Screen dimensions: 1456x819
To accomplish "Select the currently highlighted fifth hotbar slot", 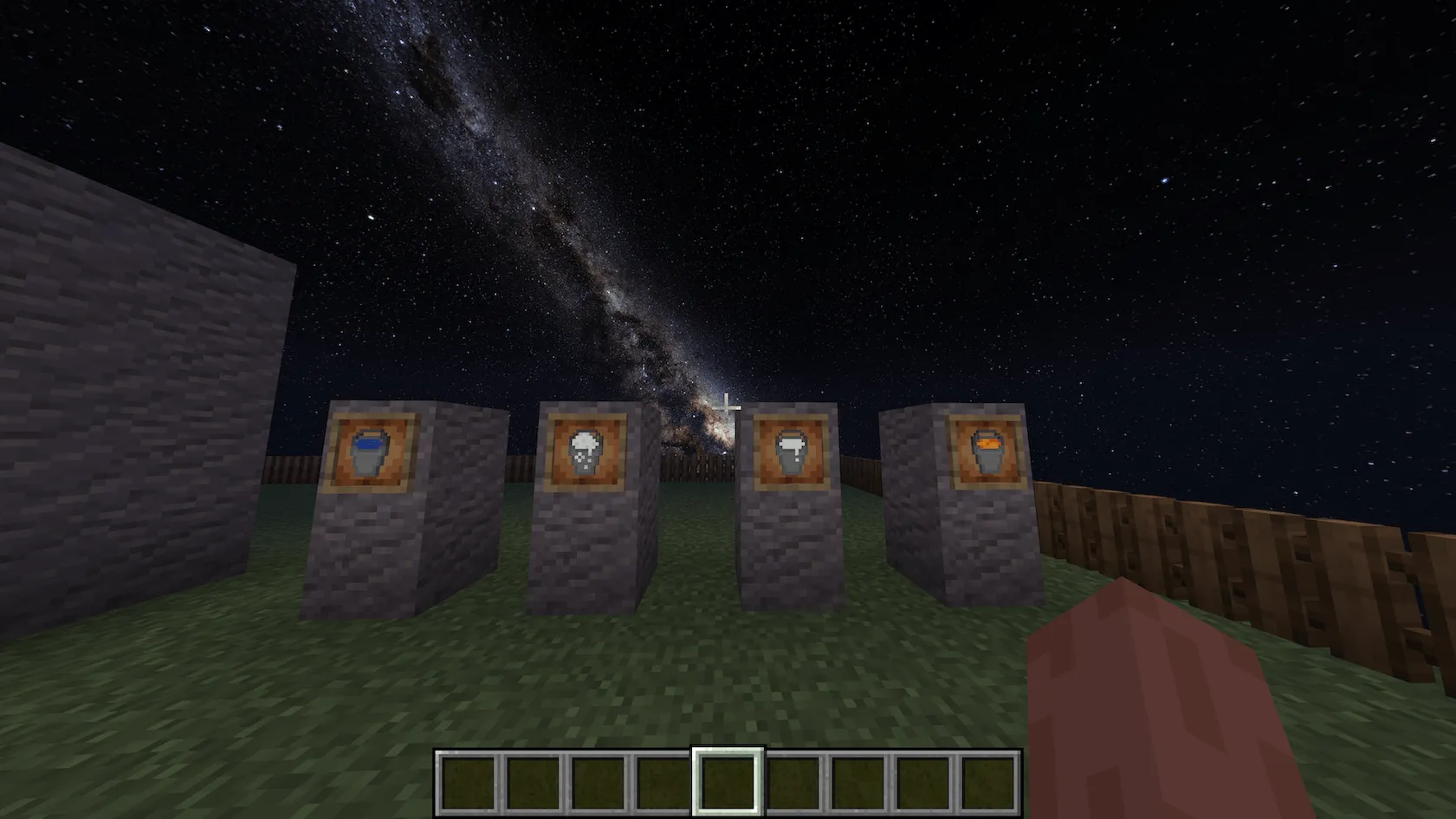I will (728, 783).
